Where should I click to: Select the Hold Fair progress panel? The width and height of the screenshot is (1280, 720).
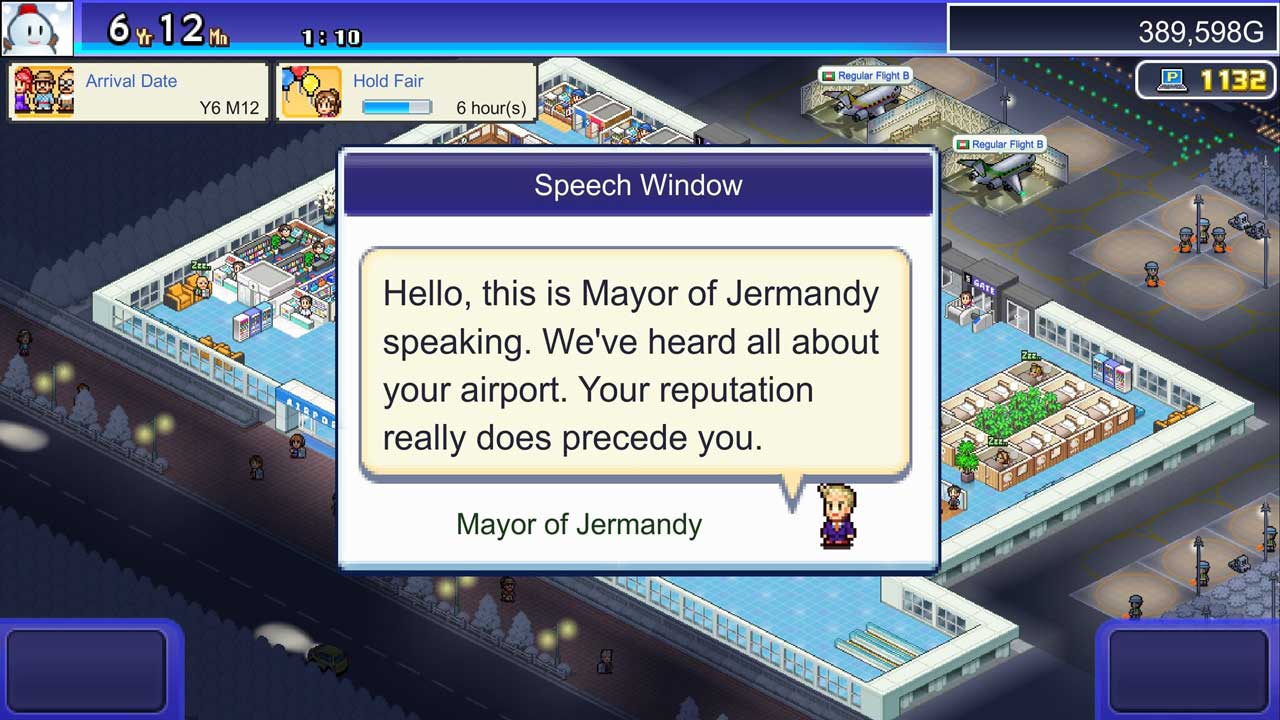click(x=406, y=93)
